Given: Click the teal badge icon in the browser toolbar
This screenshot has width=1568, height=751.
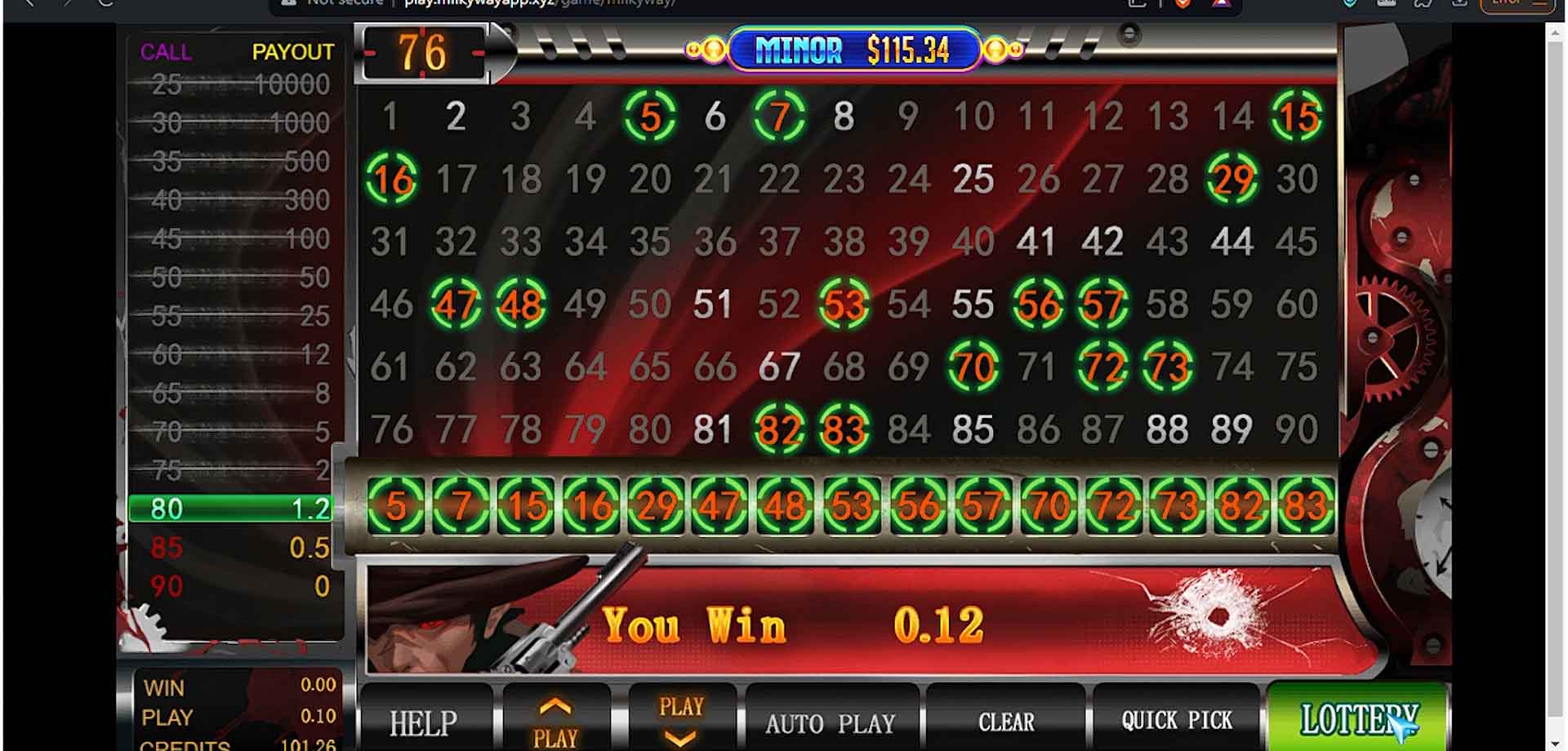Looking at the screenshot, I should coord(1349,4).
